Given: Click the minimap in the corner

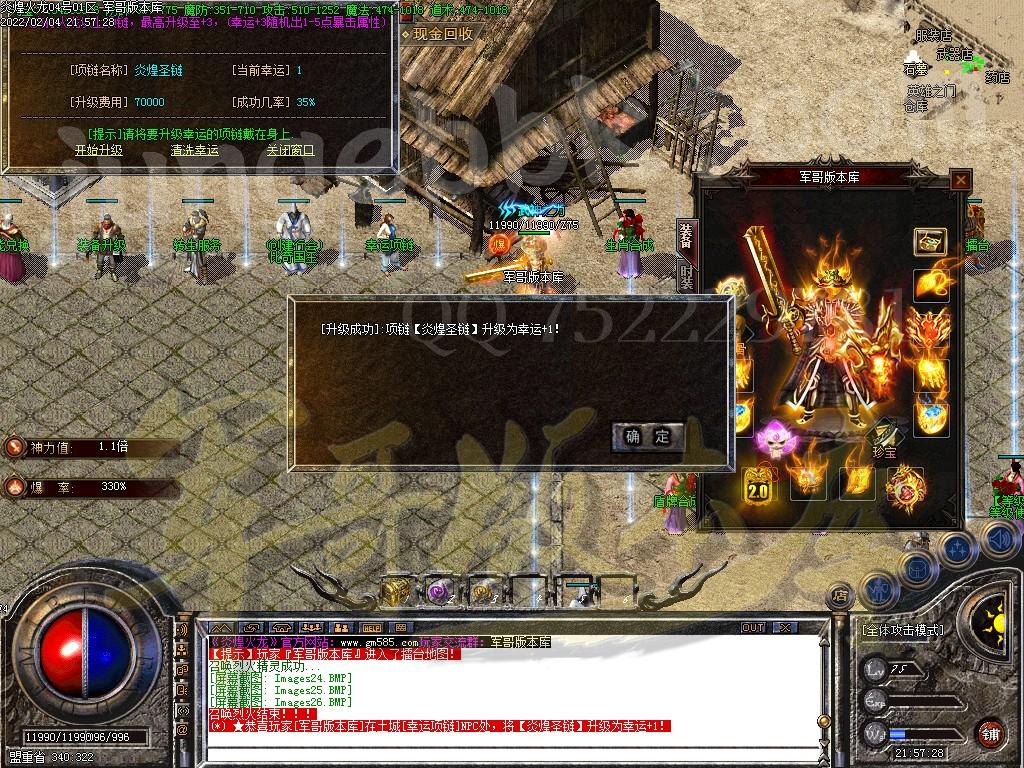Looking at the screenshot, I should (942, 70).
